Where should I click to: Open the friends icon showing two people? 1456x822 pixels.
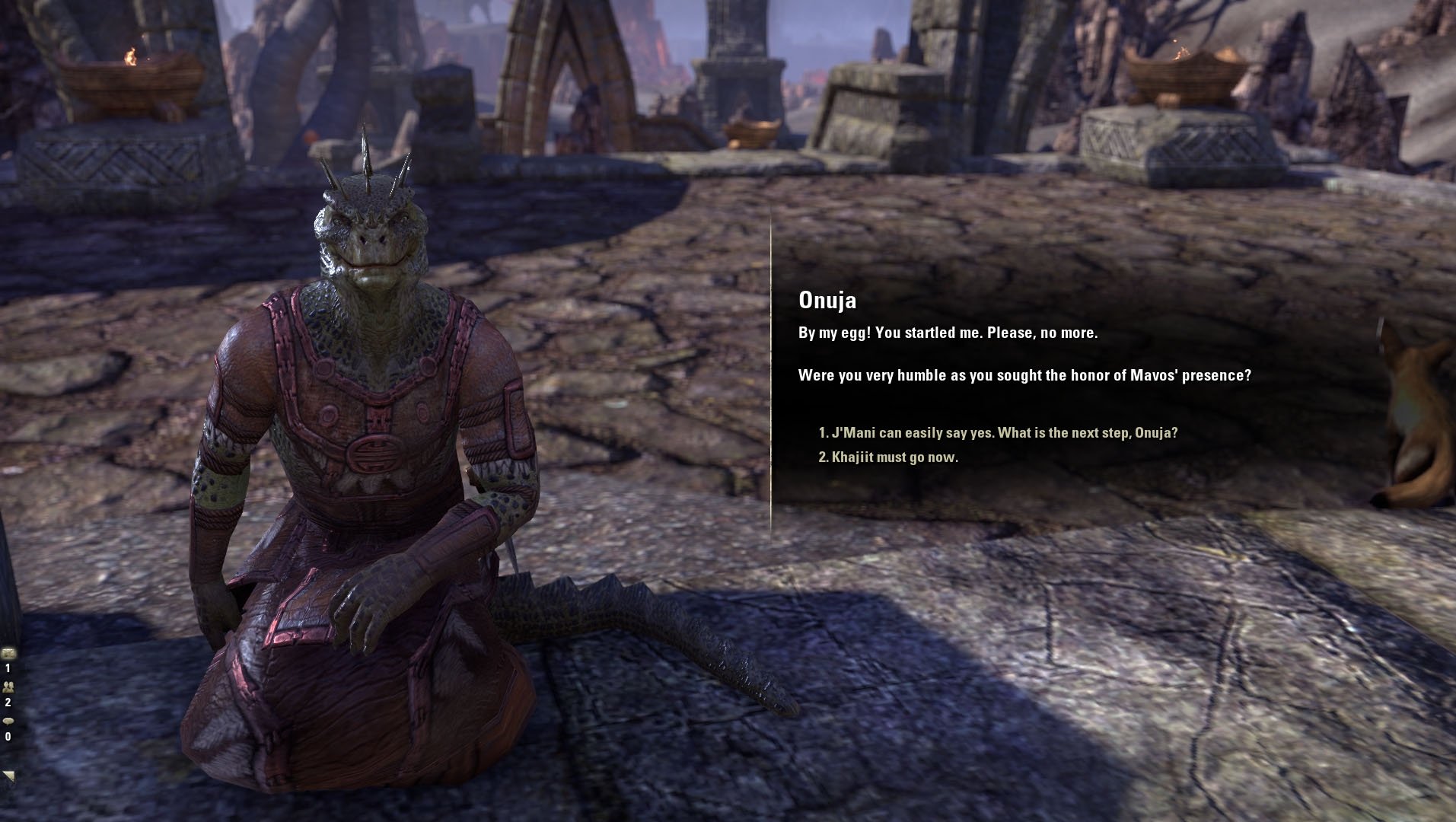pos(8,687)
